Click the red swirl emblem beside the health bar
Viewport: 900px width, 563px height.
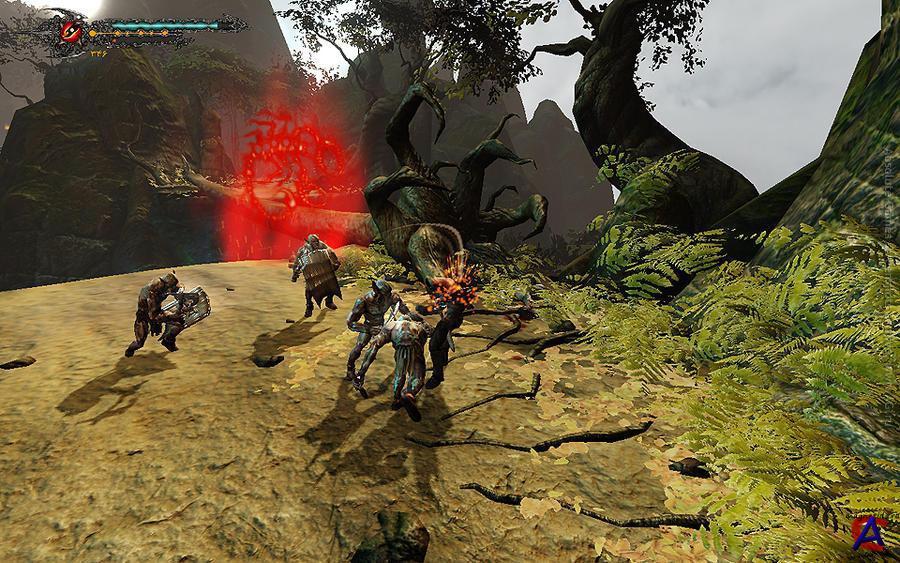72,31
